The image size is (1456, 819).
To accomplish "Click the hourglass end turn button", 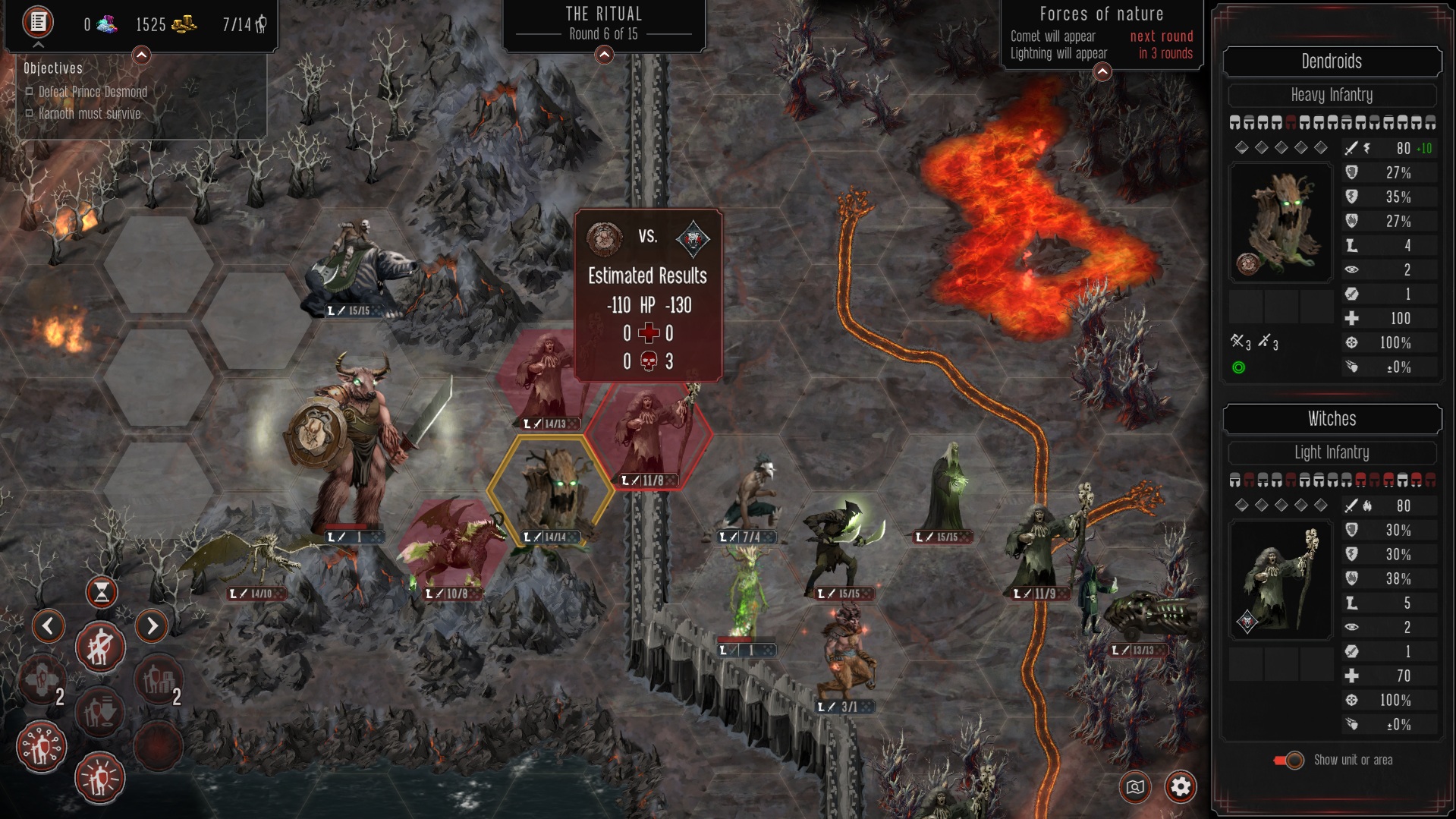I will click(101, 591).
